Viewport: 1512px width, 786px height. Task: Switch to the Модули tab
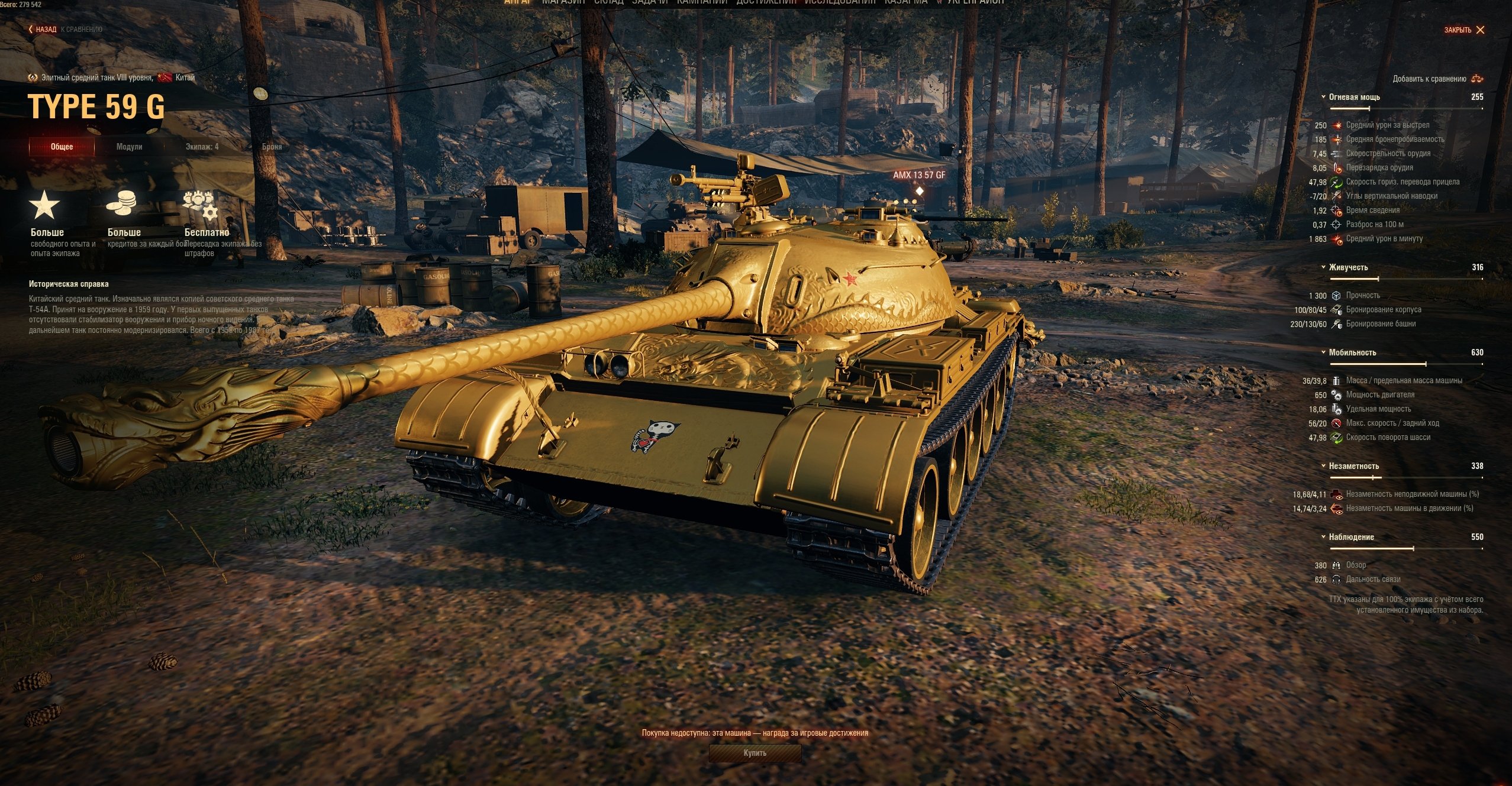click(x=129, y=147)
